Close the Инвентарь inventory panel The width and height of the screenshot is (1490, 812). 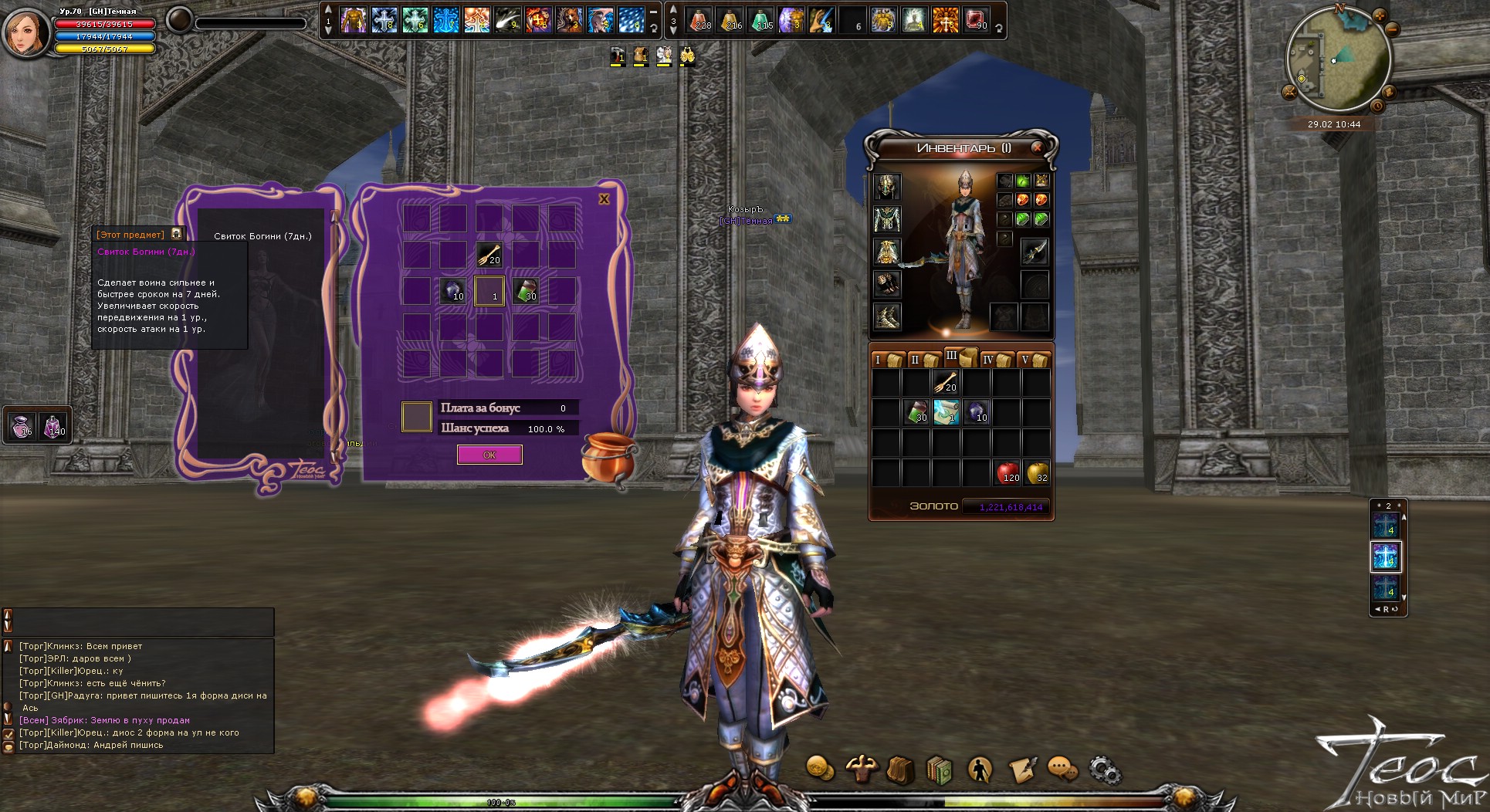point(1037,147)
